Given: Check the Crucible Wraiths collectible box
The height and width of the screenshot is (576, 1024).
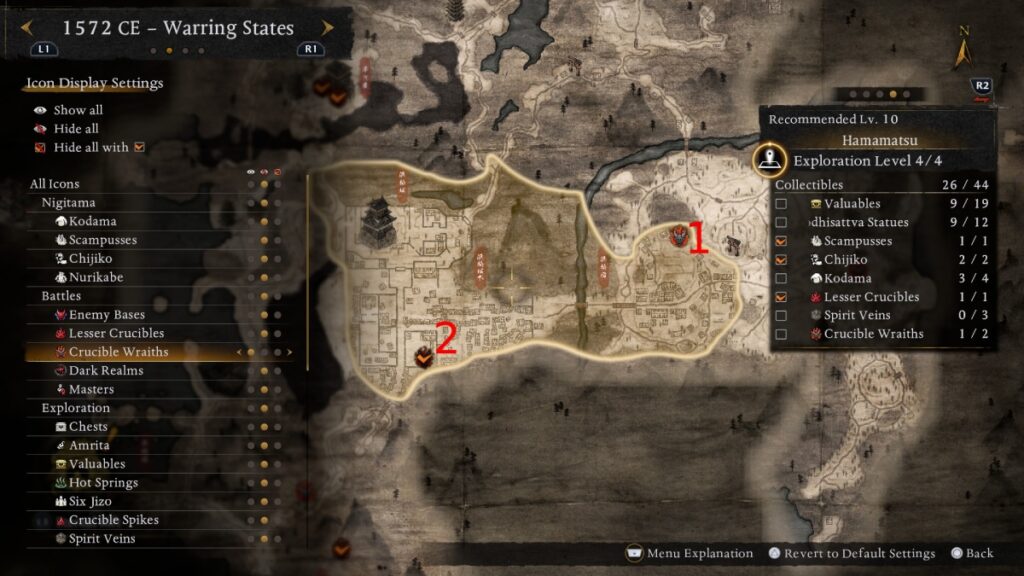Looking at the screenshot, I should [781, 334].
